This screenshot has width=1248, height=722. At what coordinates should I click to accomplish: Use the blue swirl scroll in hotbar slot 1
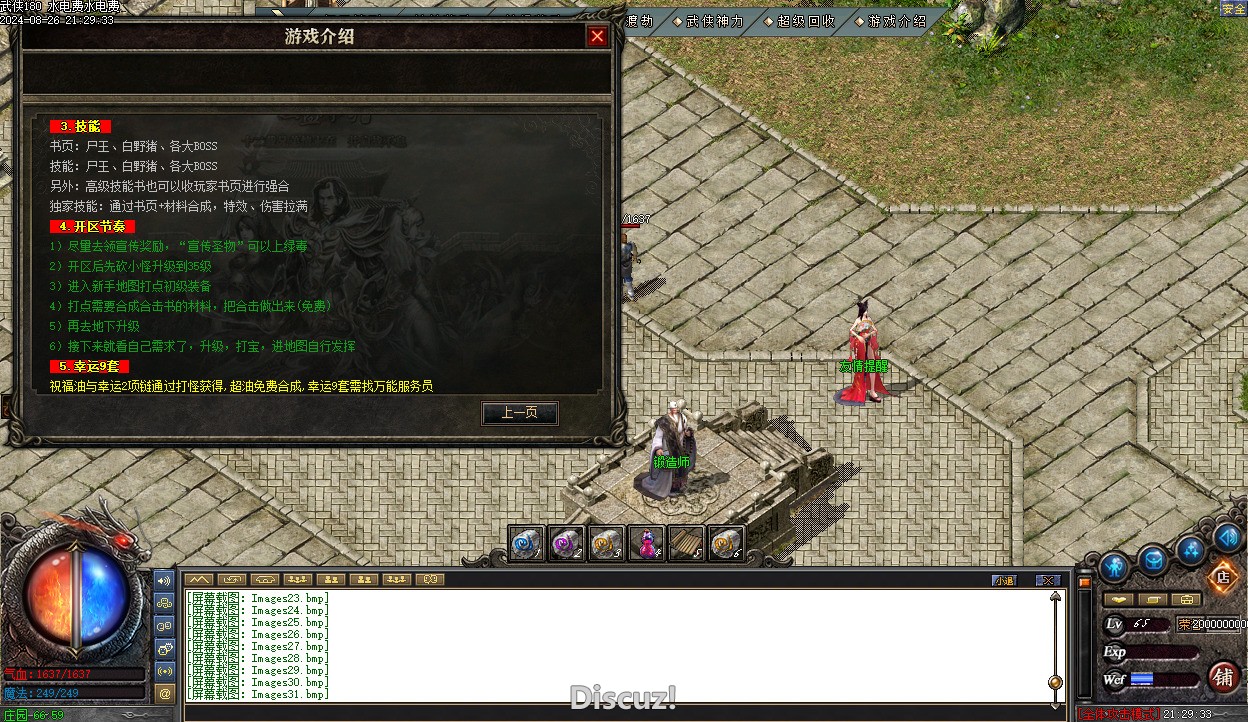(x=527, y=543)
